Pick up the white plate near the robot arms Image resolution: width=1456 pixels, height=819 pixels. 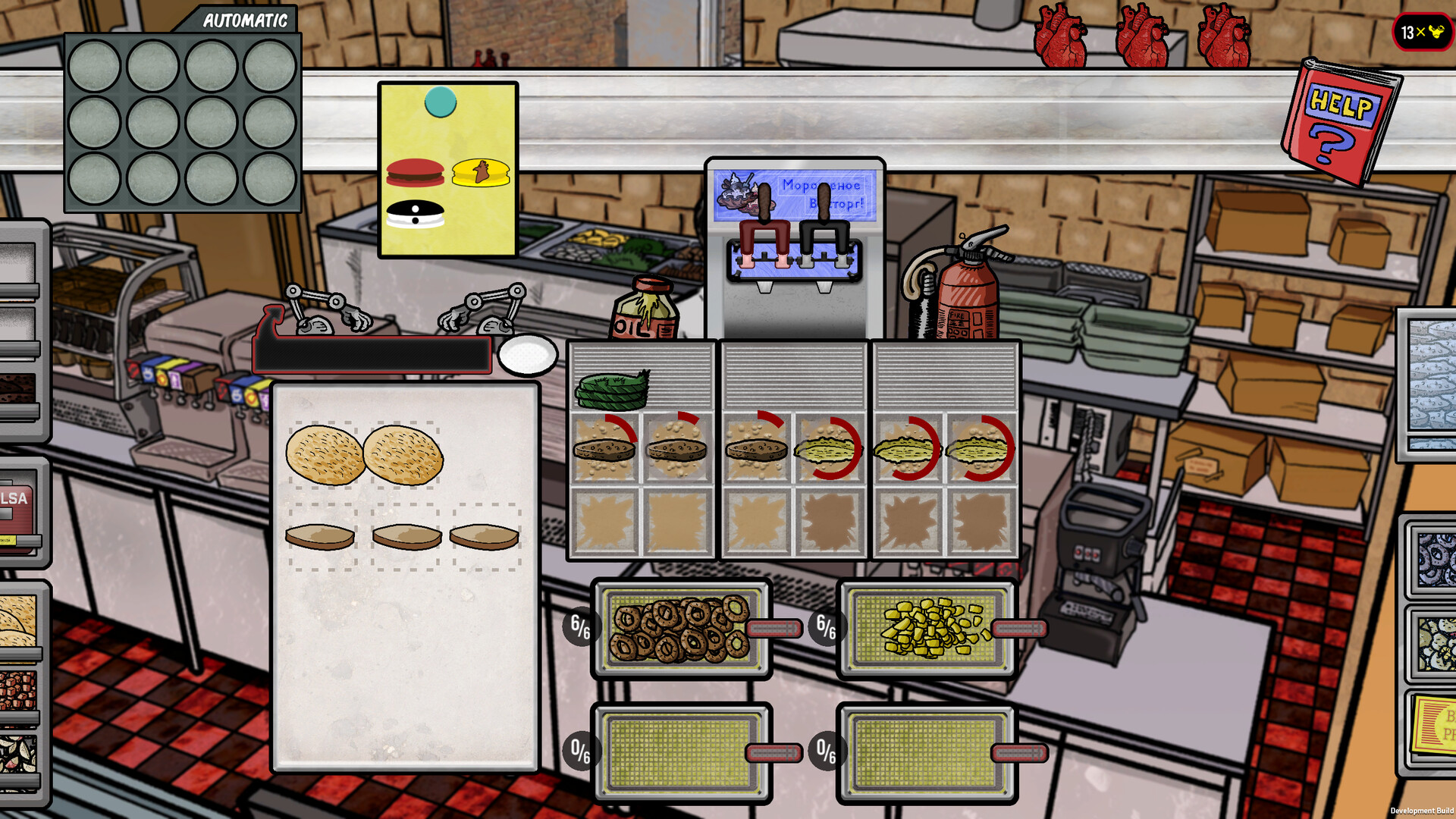pos(527,355)
